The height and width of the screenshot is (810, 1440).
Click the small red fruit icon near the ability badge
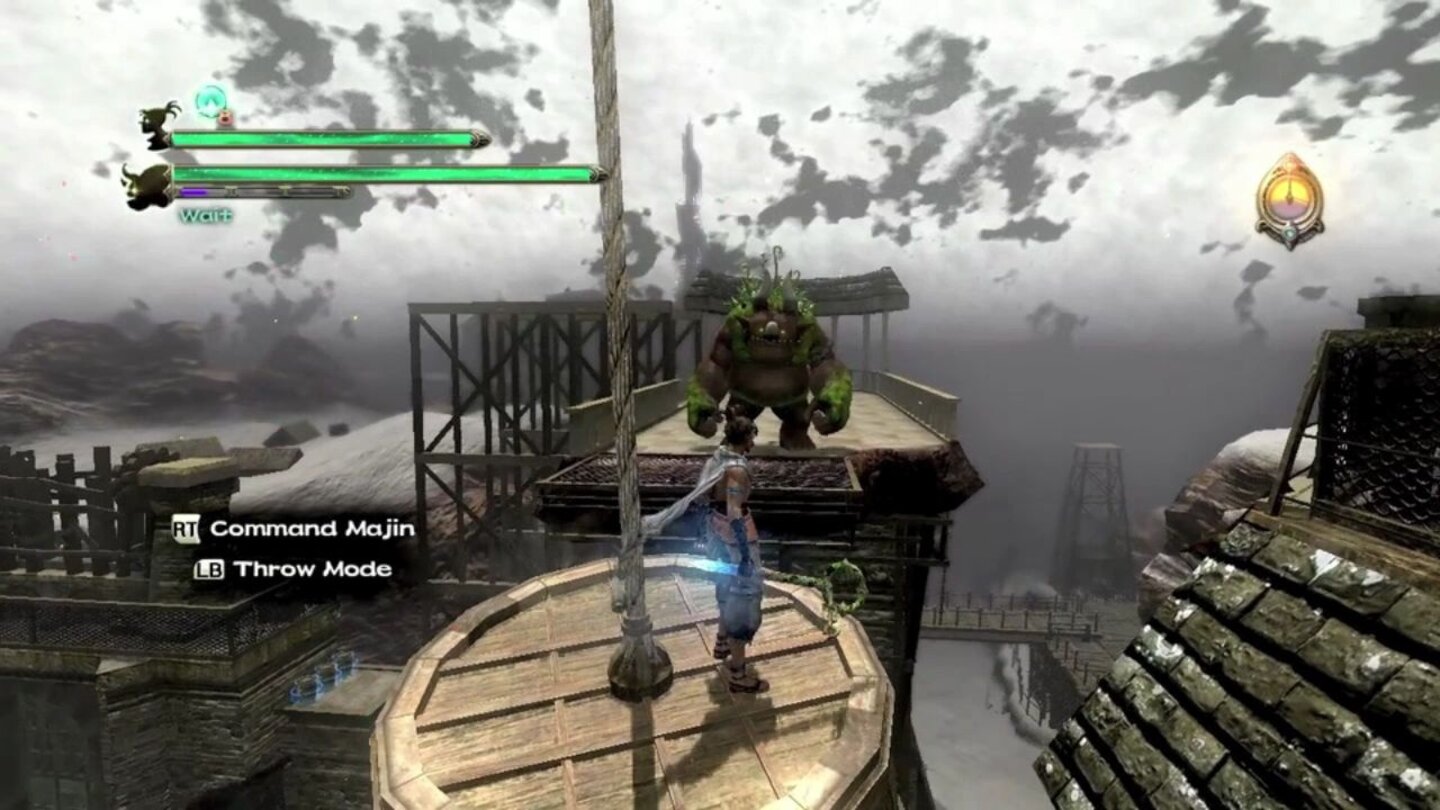click(x=224, y=117)
